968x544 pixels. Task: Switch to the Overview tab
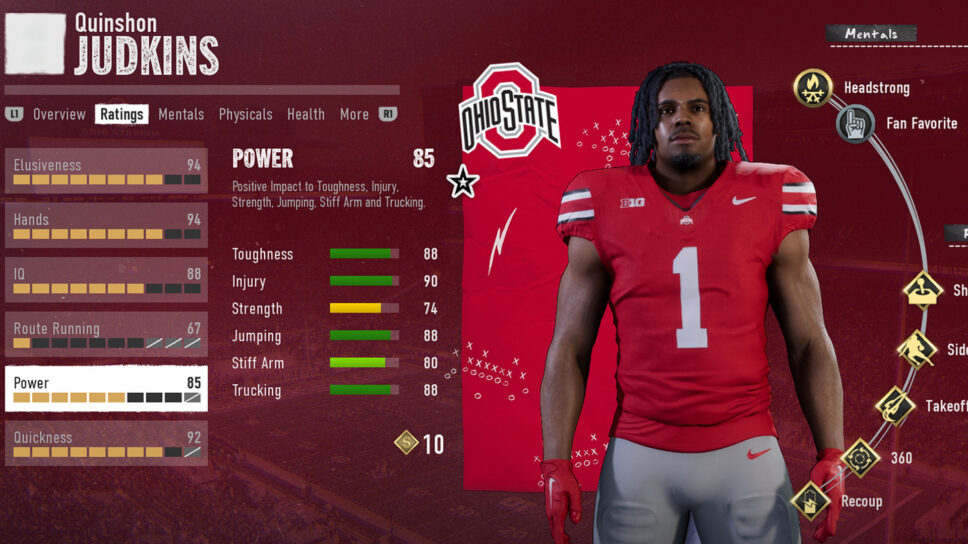pos(59,114)
